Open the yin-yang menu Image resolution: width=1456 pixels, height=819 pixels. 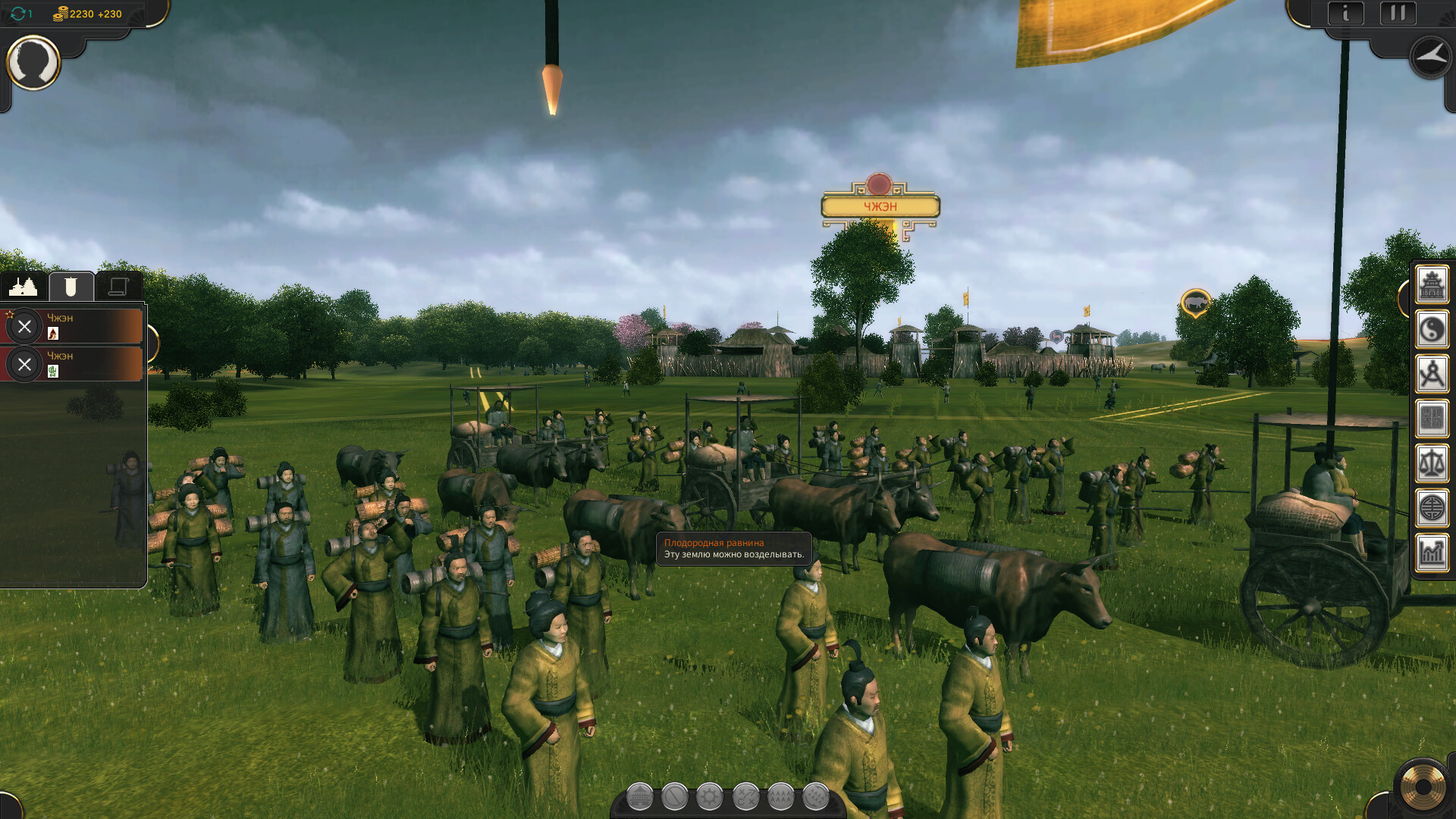(x=1432, y=330)
